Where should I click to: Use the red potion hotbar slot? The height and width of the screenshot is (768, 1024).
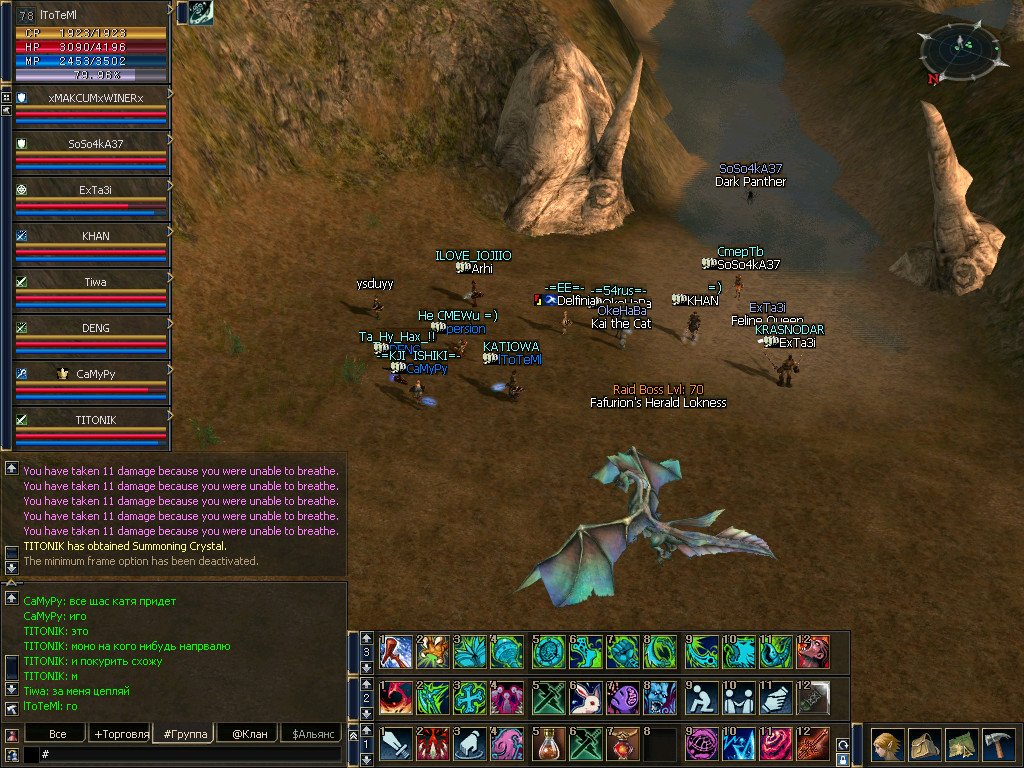(548, 744)
